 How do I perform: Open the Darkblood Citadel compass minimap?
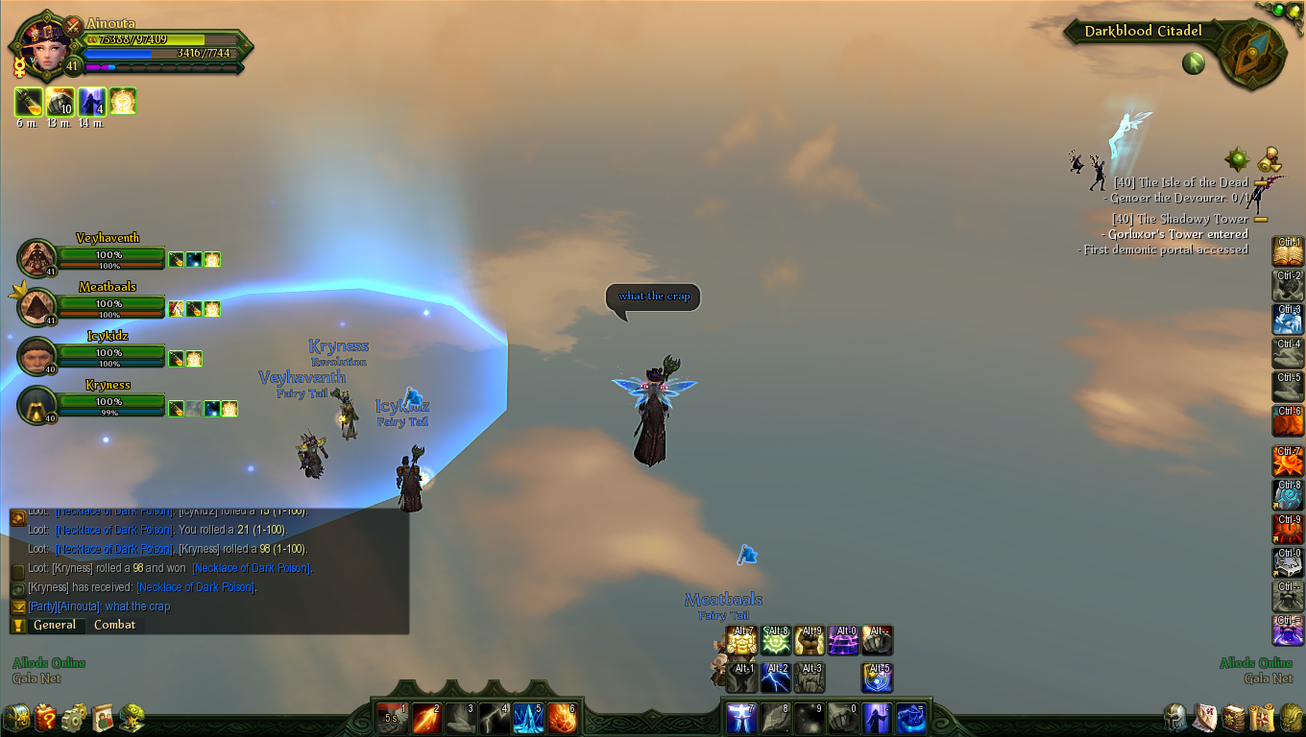1251,55
